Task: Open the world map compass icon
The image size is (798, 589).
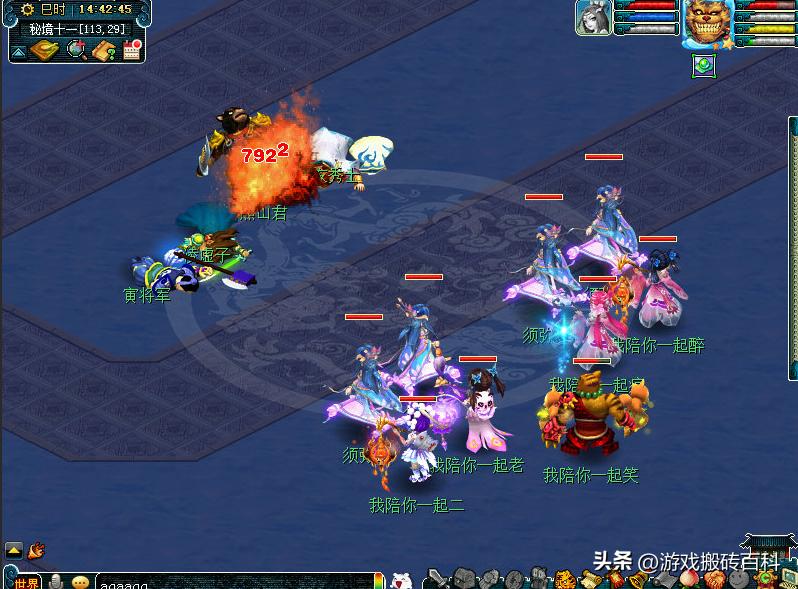Action: tap(44, 50)
